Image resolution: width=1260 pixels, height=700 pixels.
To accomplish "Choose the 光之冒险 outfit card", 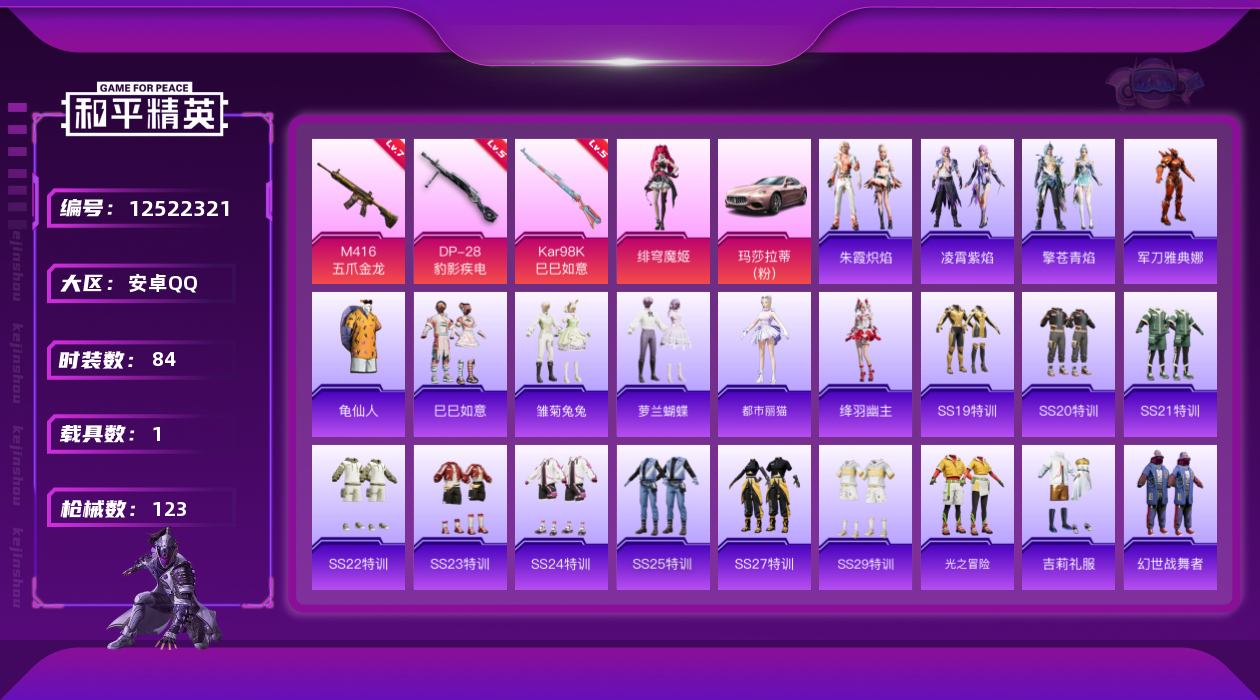I will pyautogui.click(x=967, y=517).
